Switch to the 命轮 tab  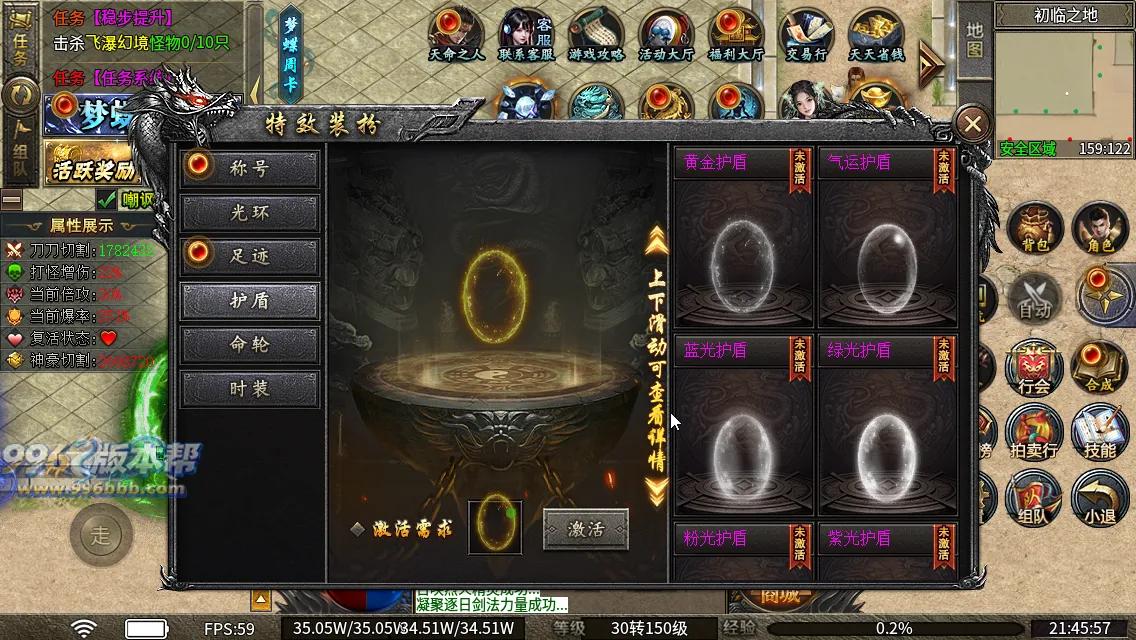click(x=250, y=344)
